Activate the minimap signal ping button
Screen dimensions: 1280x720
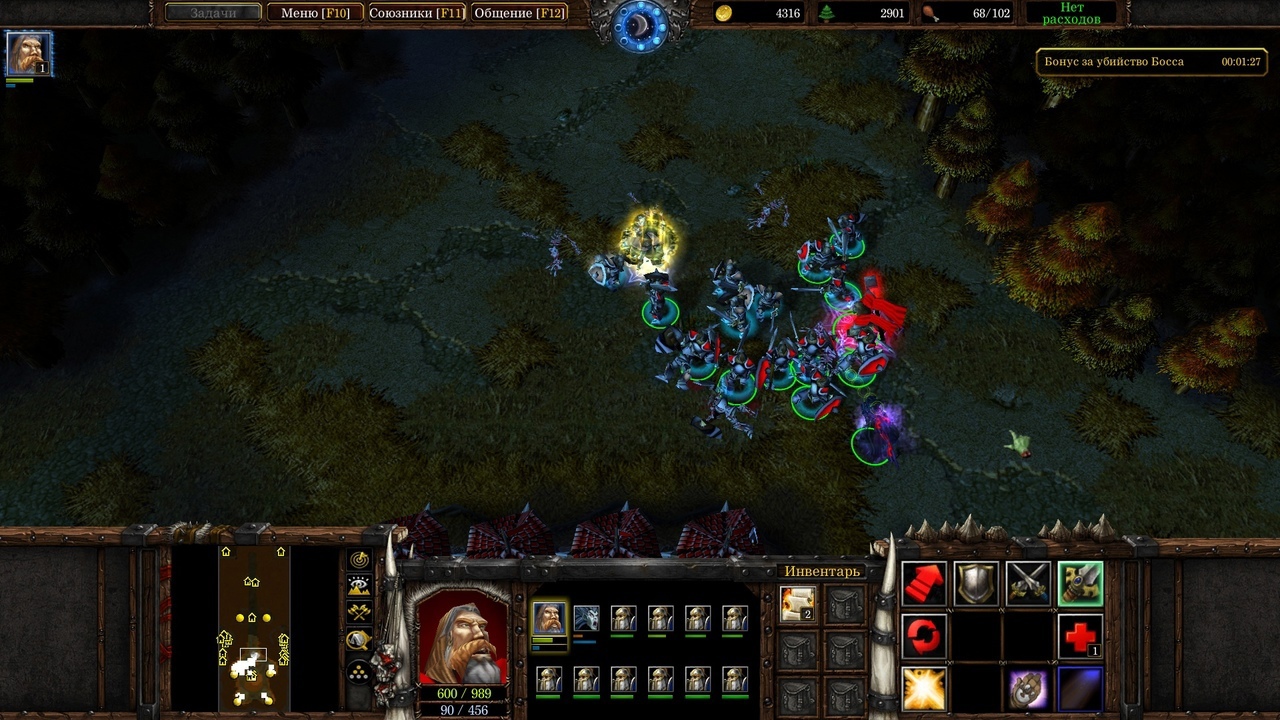click(x=359, y=560)
